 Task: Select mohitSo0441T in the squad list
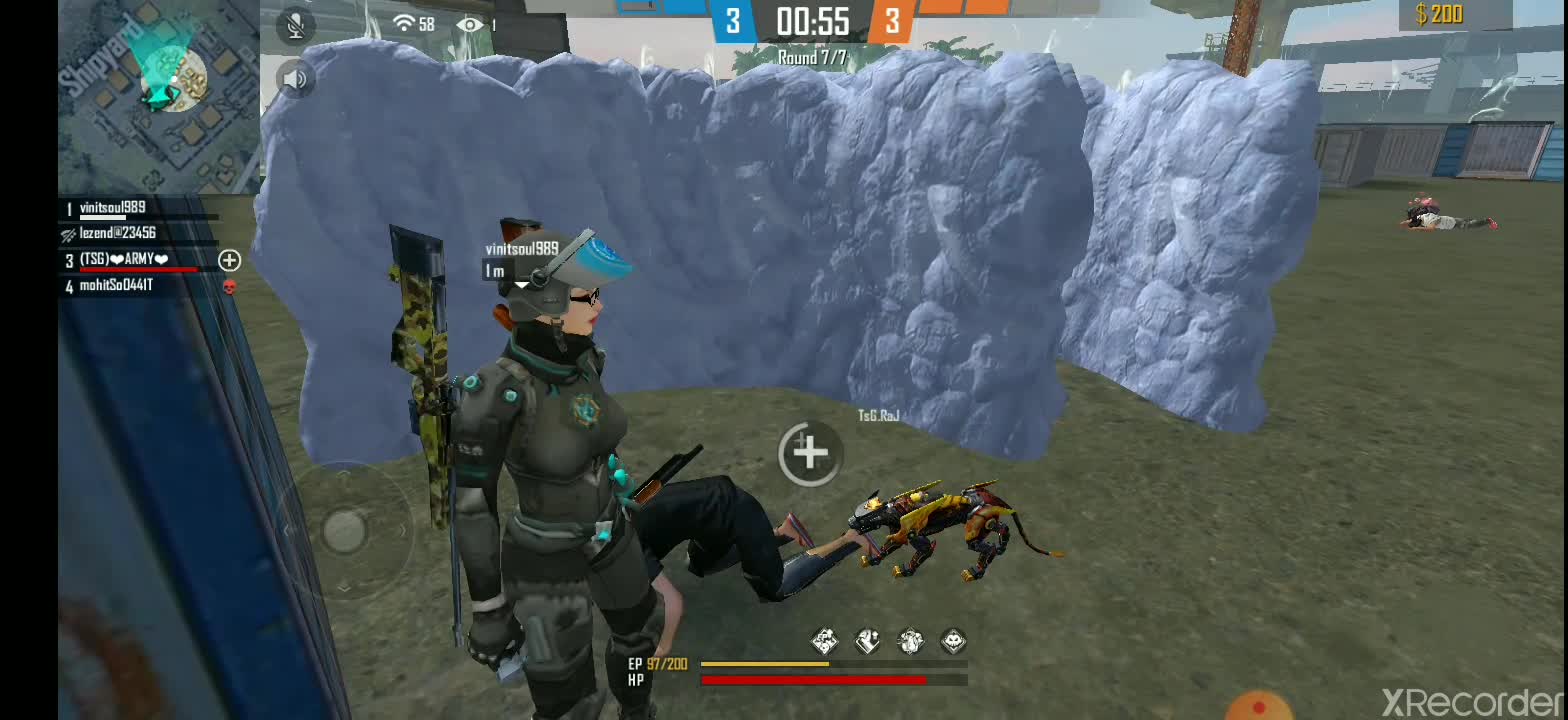(116, 286)
